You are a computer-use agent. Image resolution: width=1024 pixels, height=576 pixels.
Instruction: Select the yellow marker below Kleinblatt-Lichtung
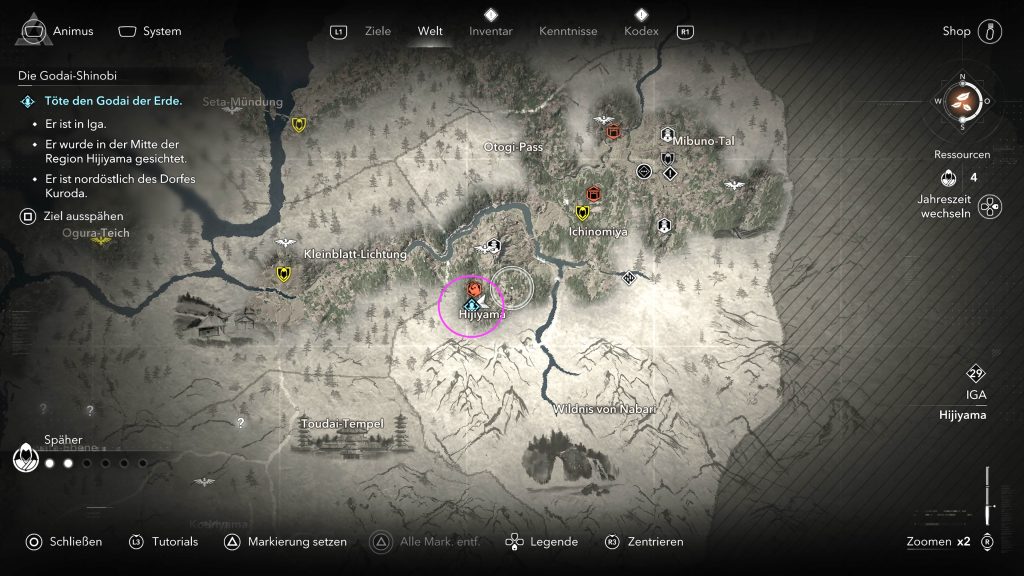(x=284, y=273)
